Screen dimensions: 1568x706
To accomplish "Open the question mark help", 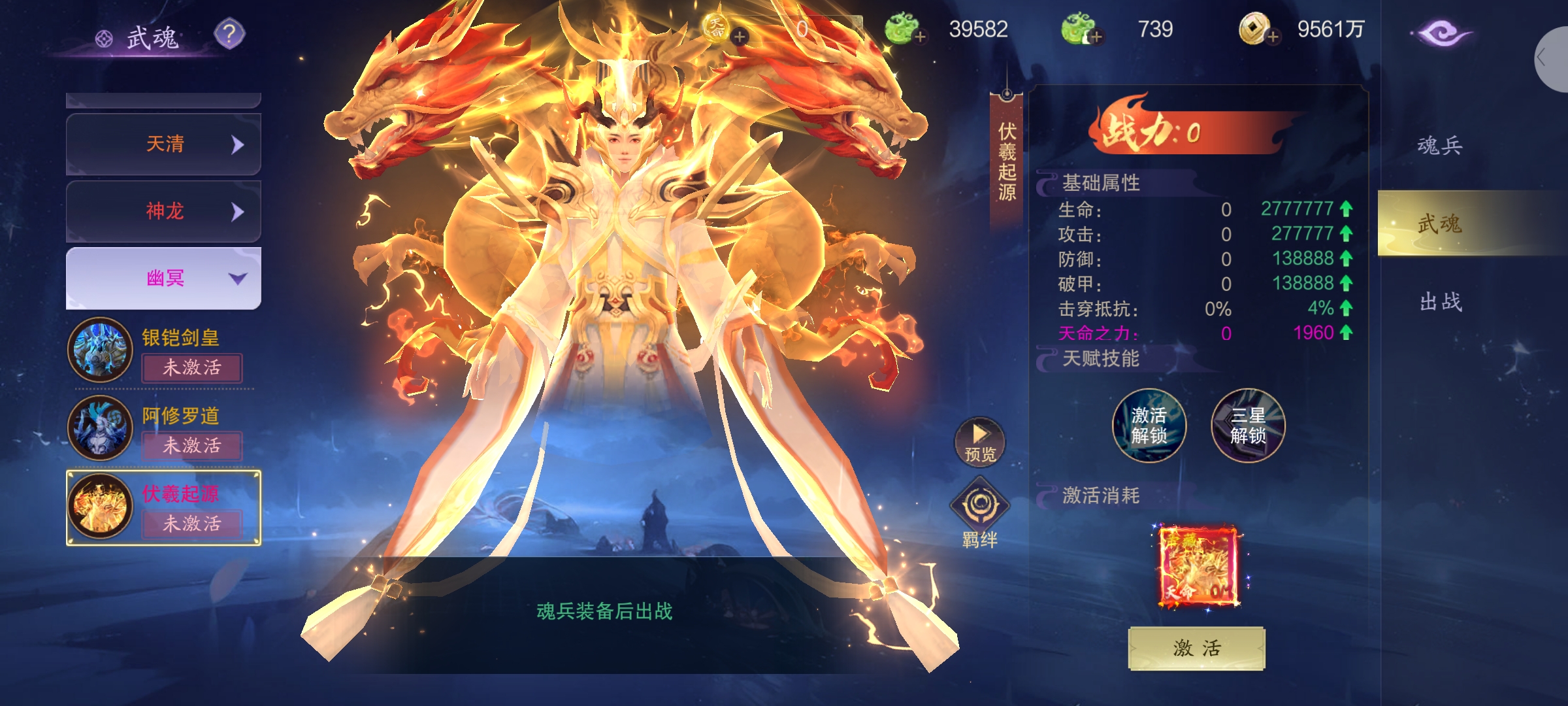I will [x=229, y=33].
